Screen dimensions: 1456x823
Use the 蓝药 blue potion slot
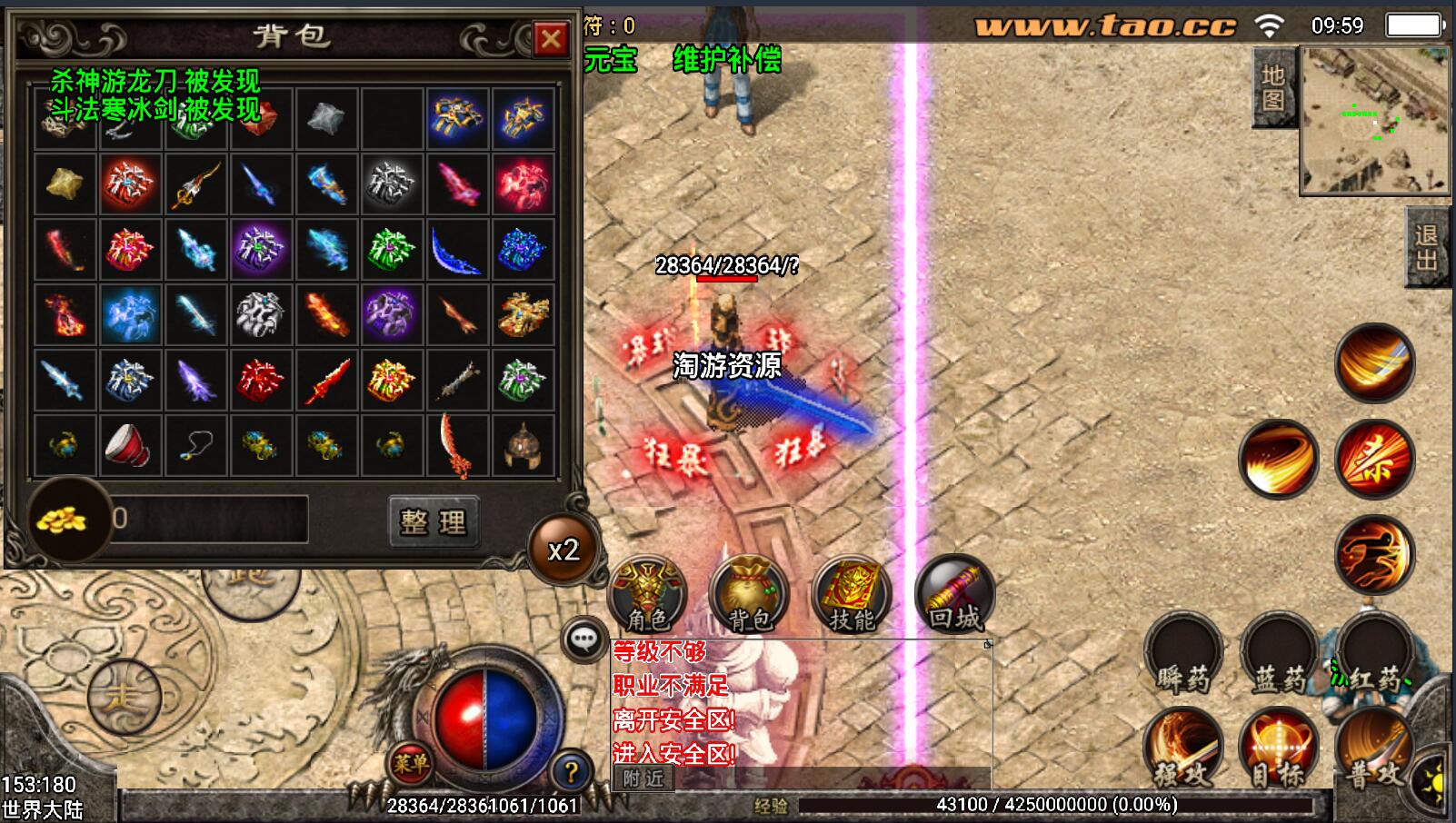click(1280, 654)
